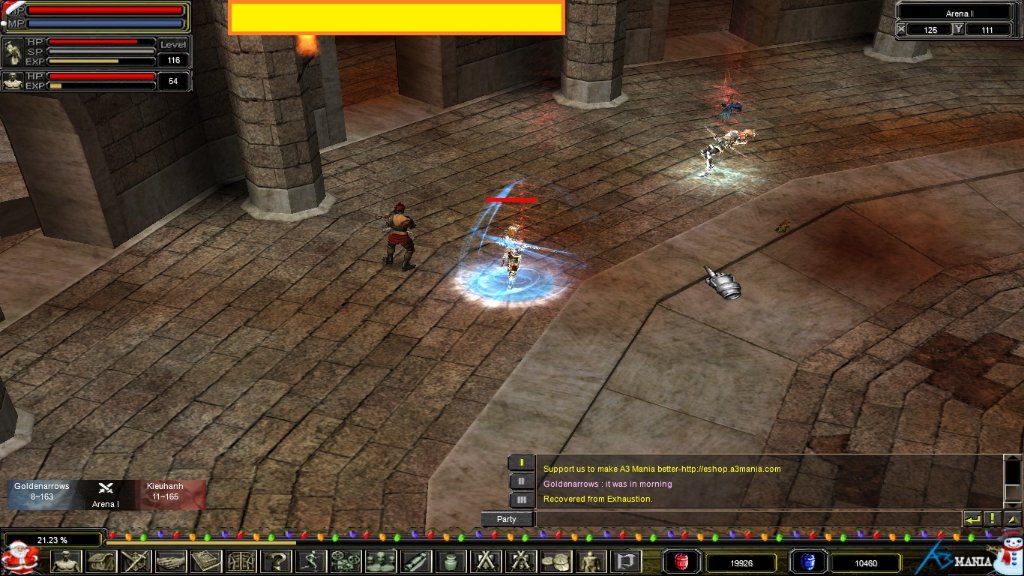Use the blue MP potion slot
The width and height of the screenshot is (1024, 576).
click(808, 562)
